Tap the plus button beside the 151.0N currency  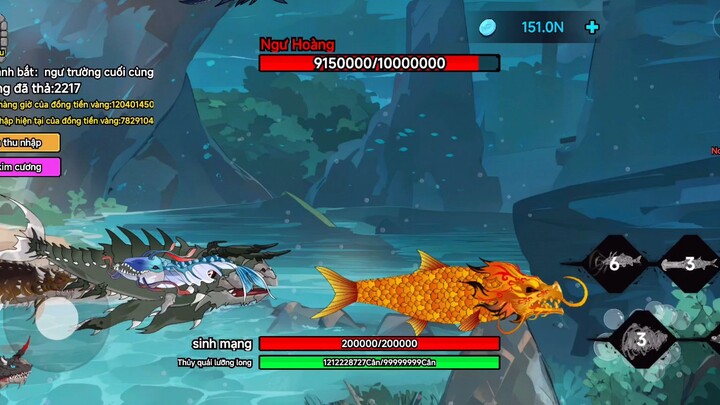(592, 27)
